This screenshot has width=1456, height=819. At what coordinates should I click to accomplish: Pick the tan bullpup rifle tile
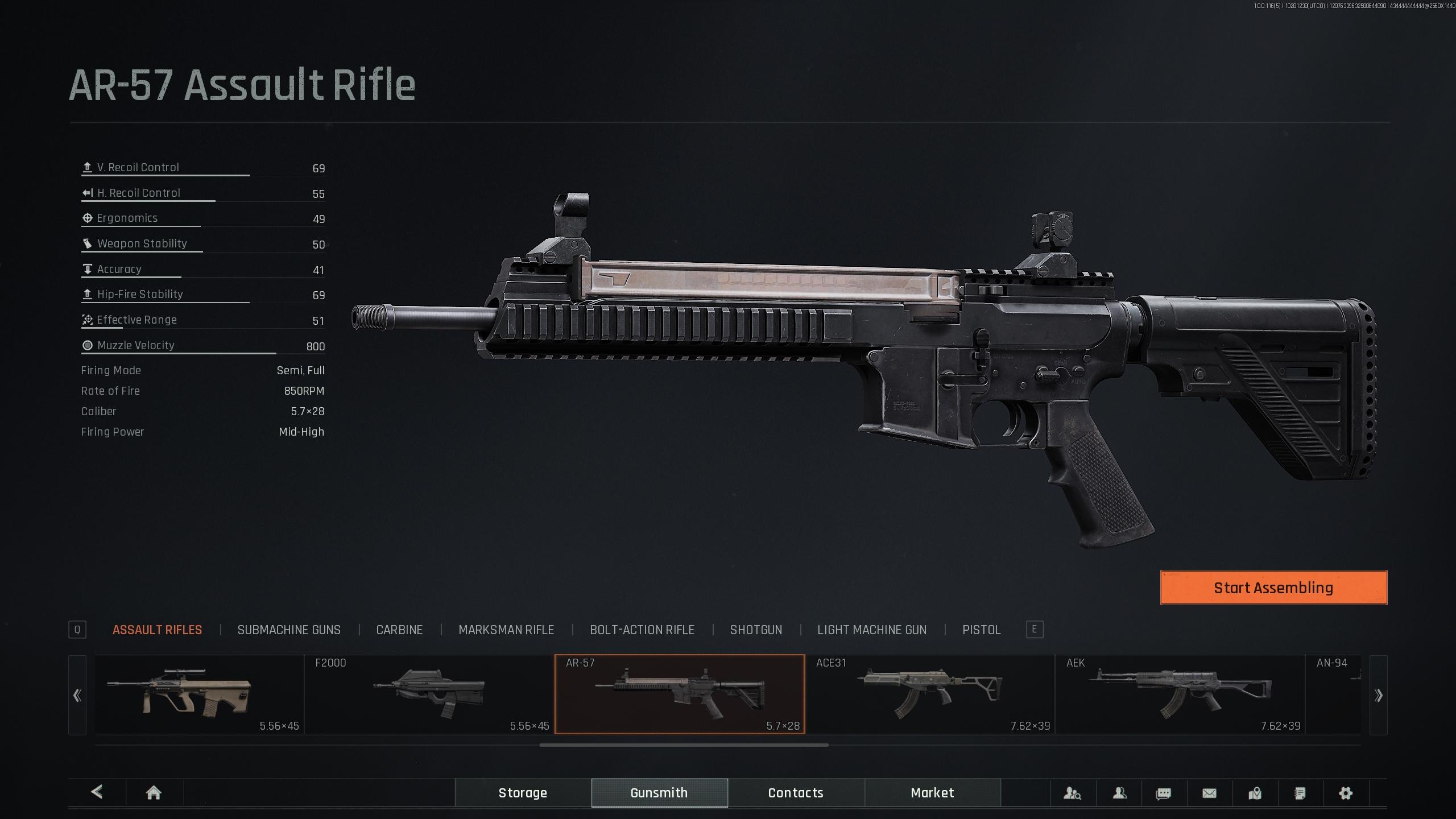tap(199, 694)
